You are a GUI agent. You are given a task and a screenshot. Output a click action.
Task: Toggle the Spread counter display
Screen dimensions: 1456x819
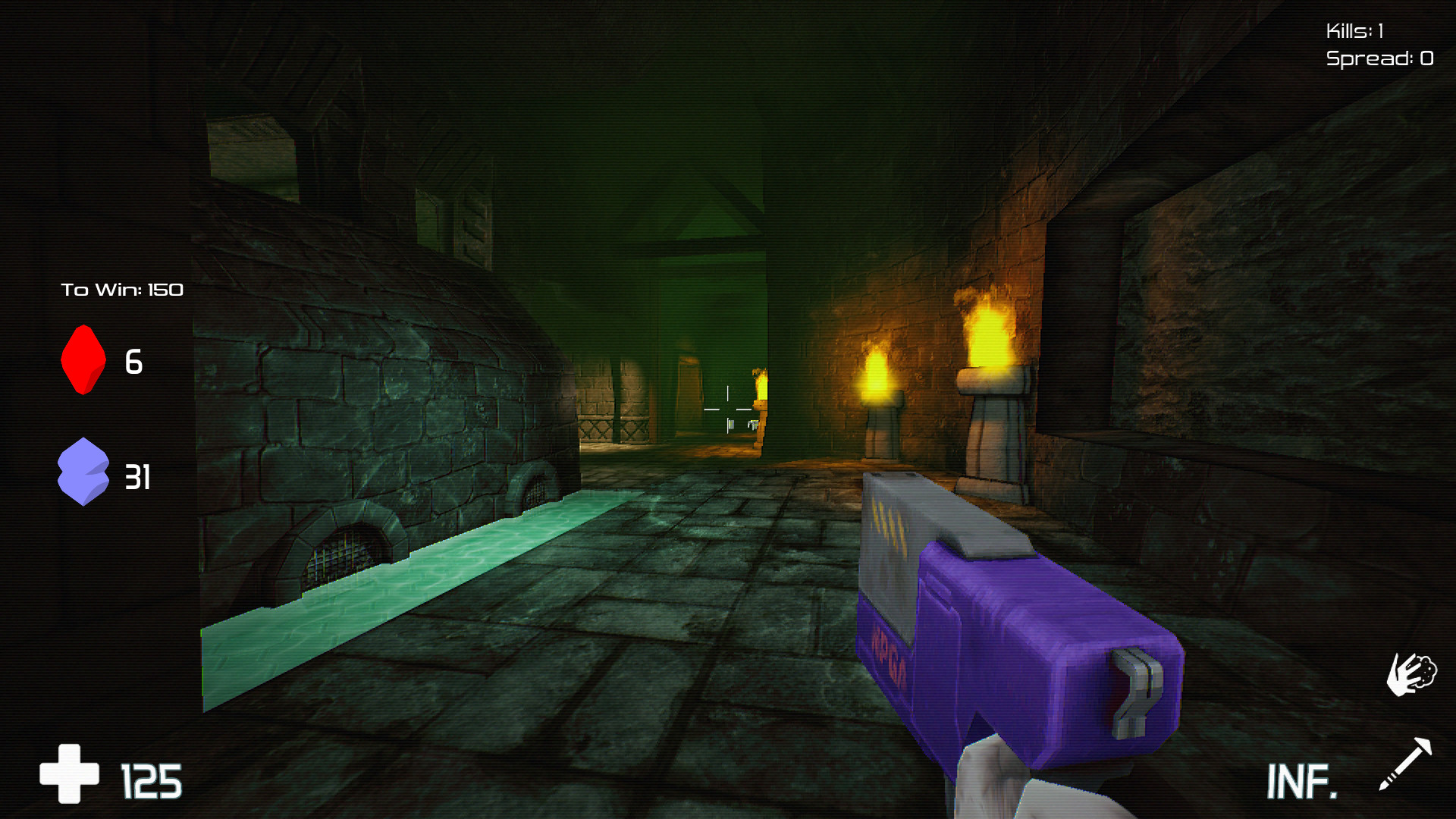point(1379,57)
